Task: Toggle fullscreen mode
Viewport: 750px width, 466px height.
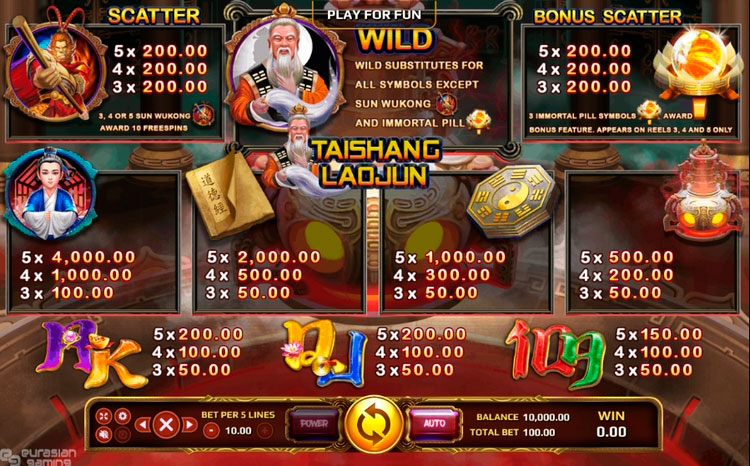Action: pyautogui.click(x=105, y=414)
